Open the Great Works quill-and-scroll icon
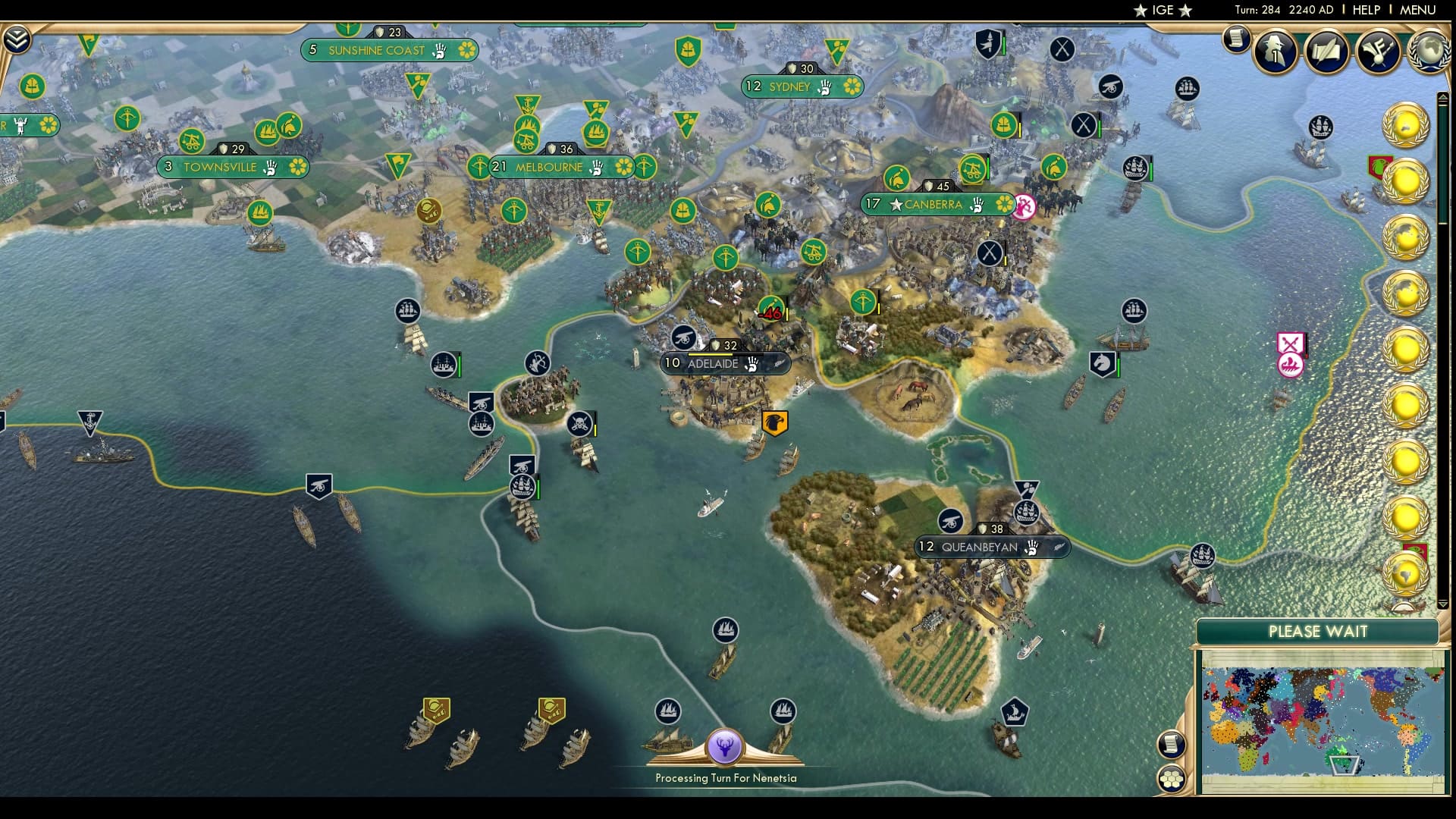 tap(1328, 52)
